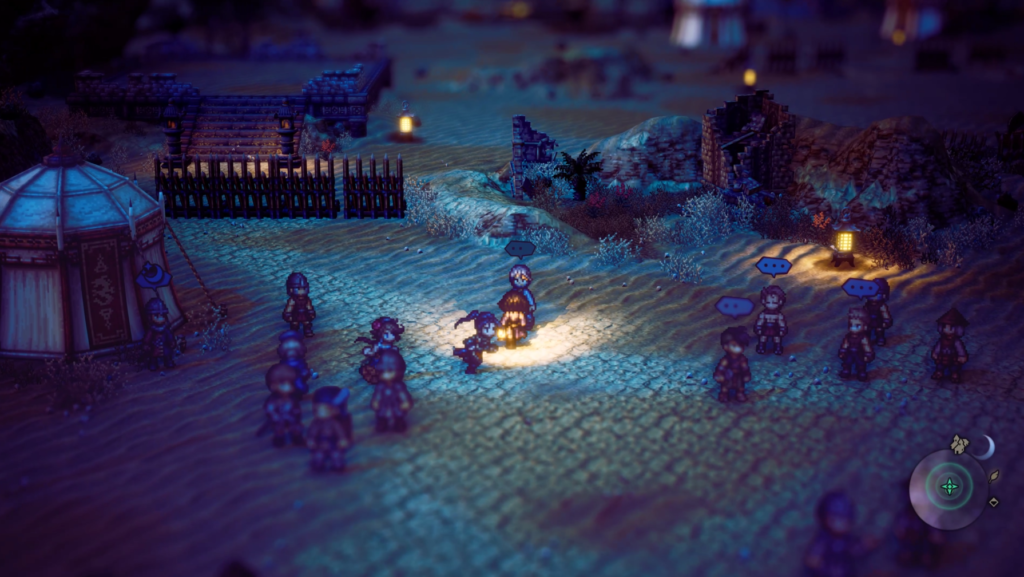Select the town buildings icon above radar
Image resolution: width=1024 pixels, height=577 pixels.
[960, 443]
